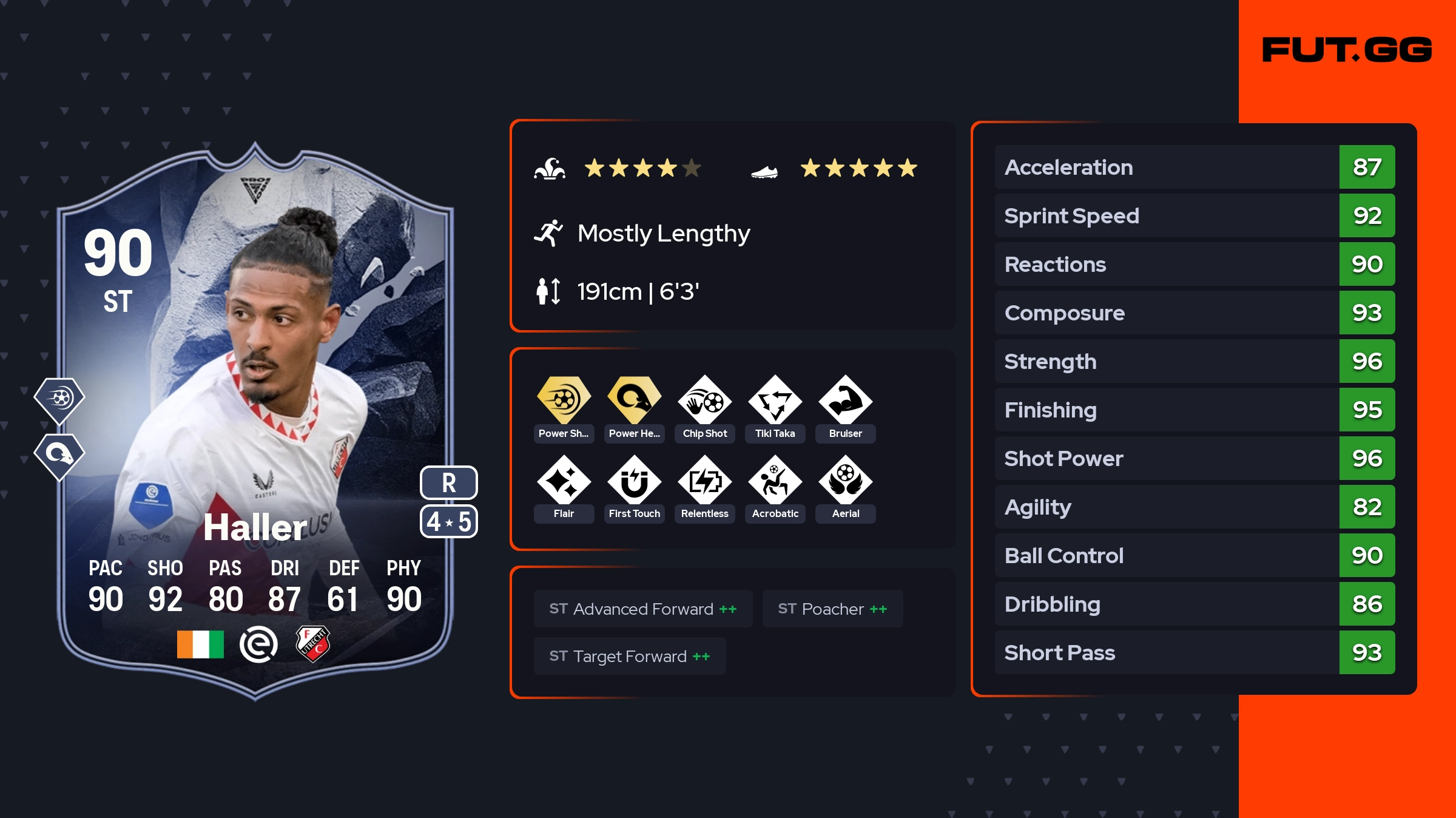Click the FC Utrecht club badge

pos(312,644)
